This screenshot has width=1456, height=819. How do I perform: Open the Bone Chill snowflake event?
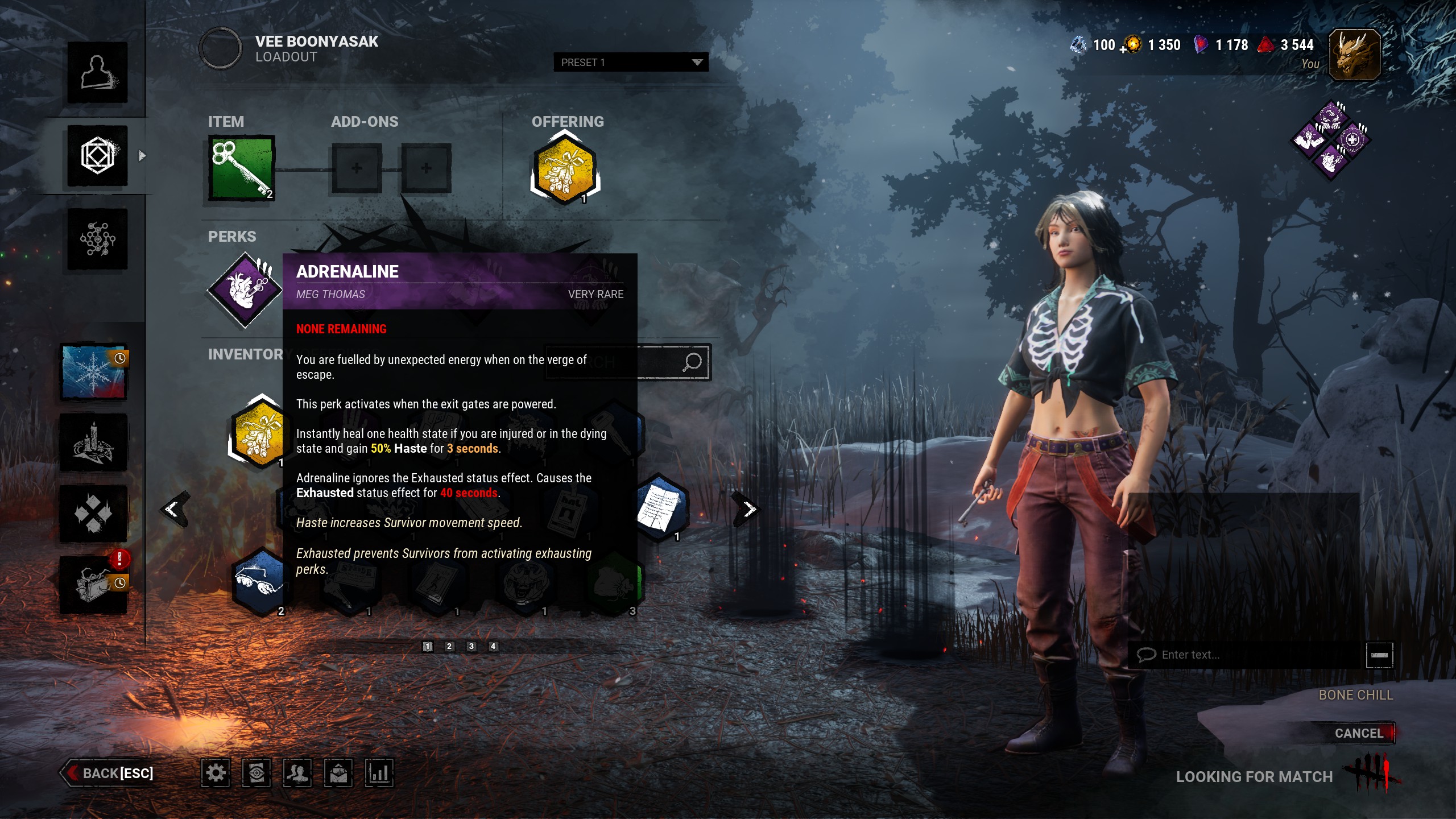point(94,373)
